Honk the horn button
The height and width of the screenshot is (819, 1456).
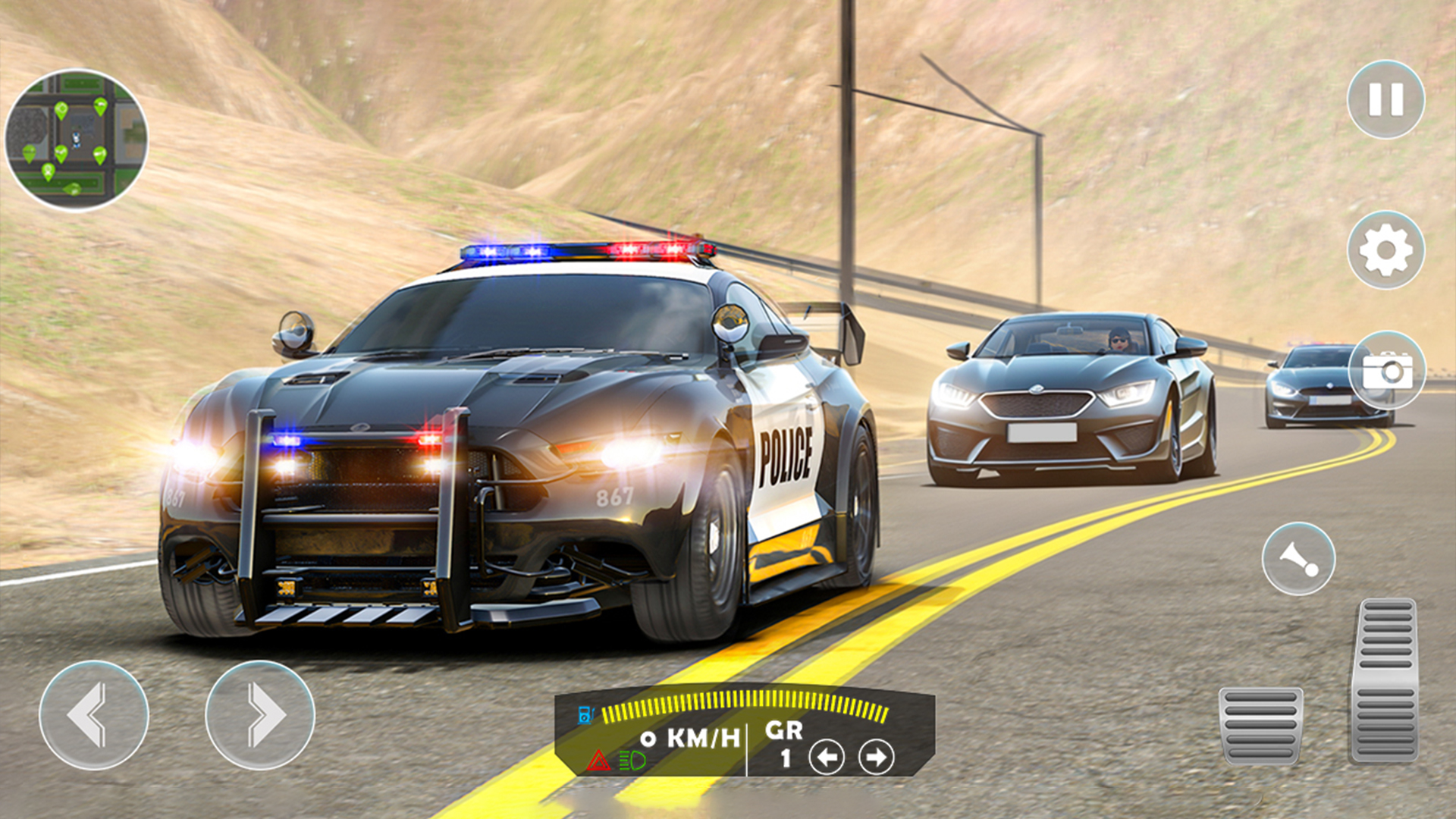1298,559
